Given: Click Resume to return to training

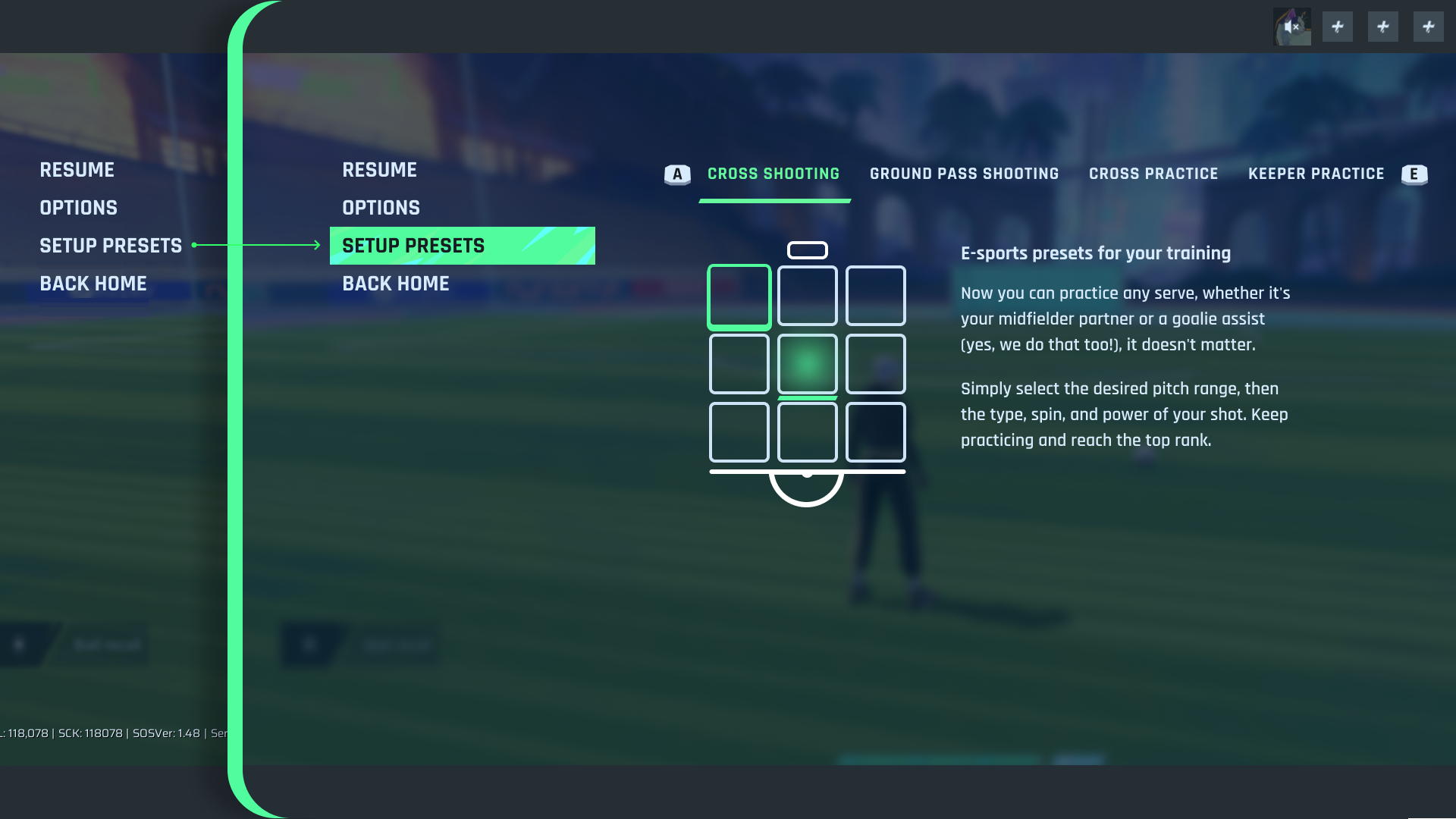Looking at the screenshot, I should [379, 170].
